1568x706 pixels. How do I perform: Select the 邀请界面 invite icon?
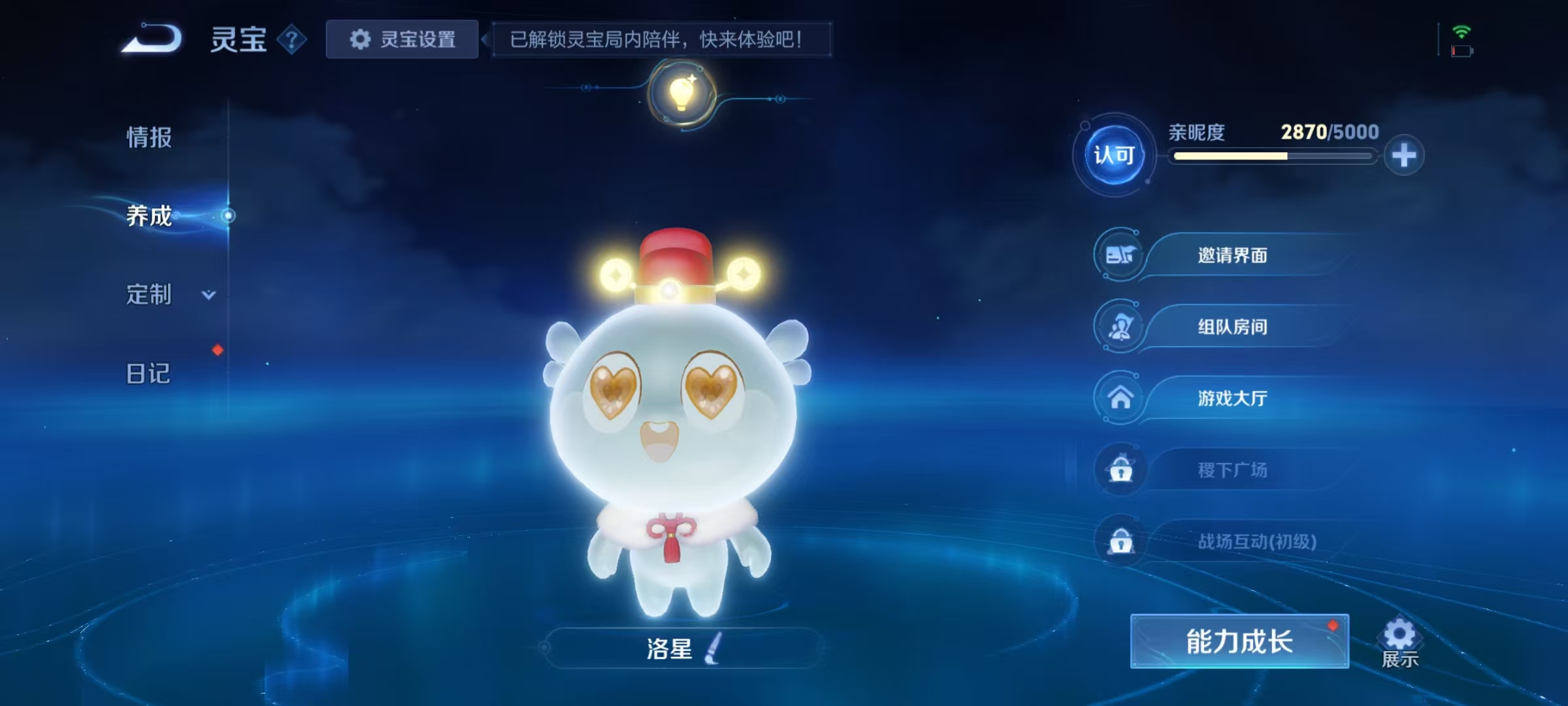1120,255
